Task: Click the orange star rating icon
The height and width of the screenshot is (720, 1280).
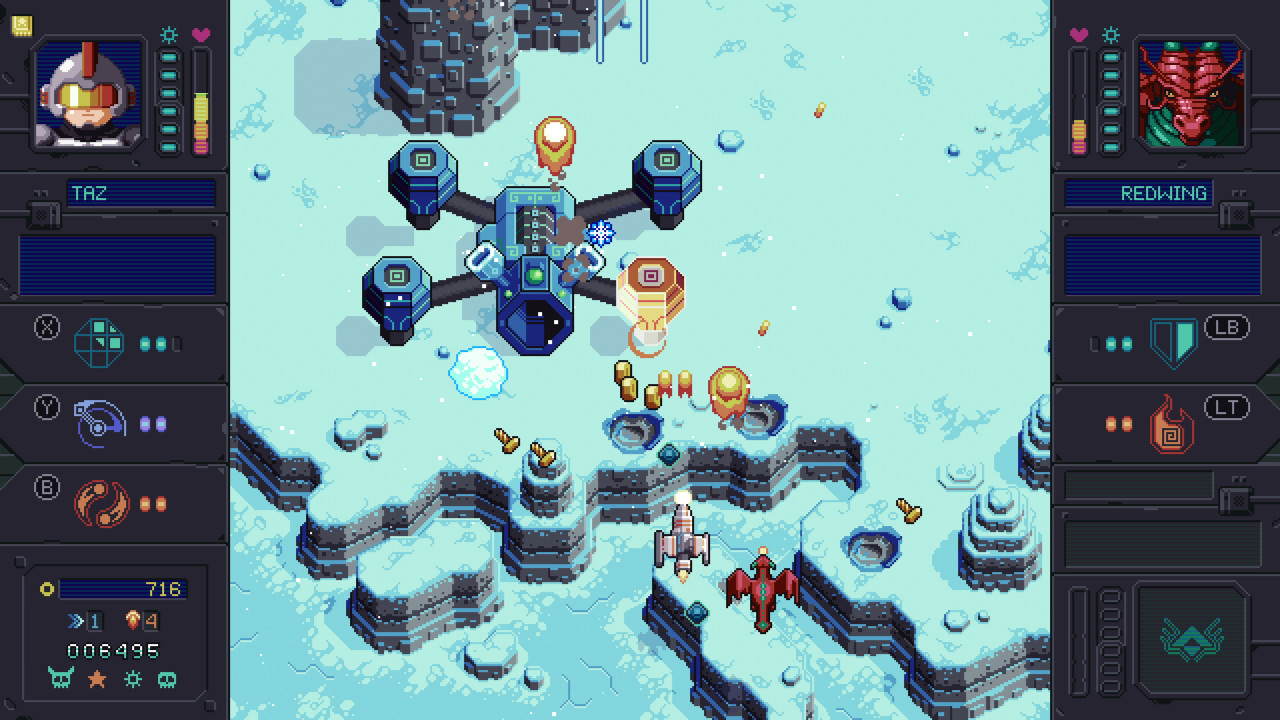Action: pos(96,678)
